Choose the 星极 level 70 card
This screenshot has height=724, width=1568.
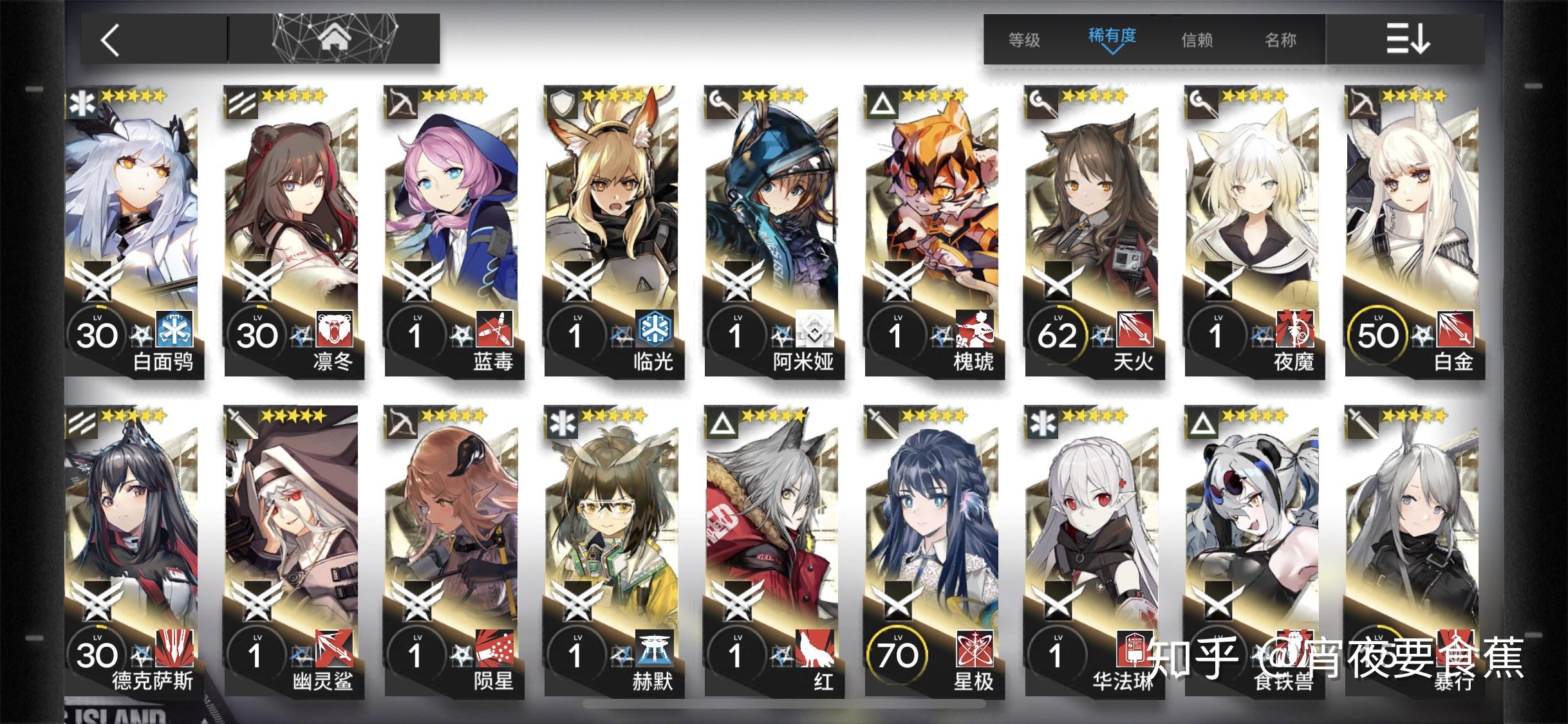[932, 550]
